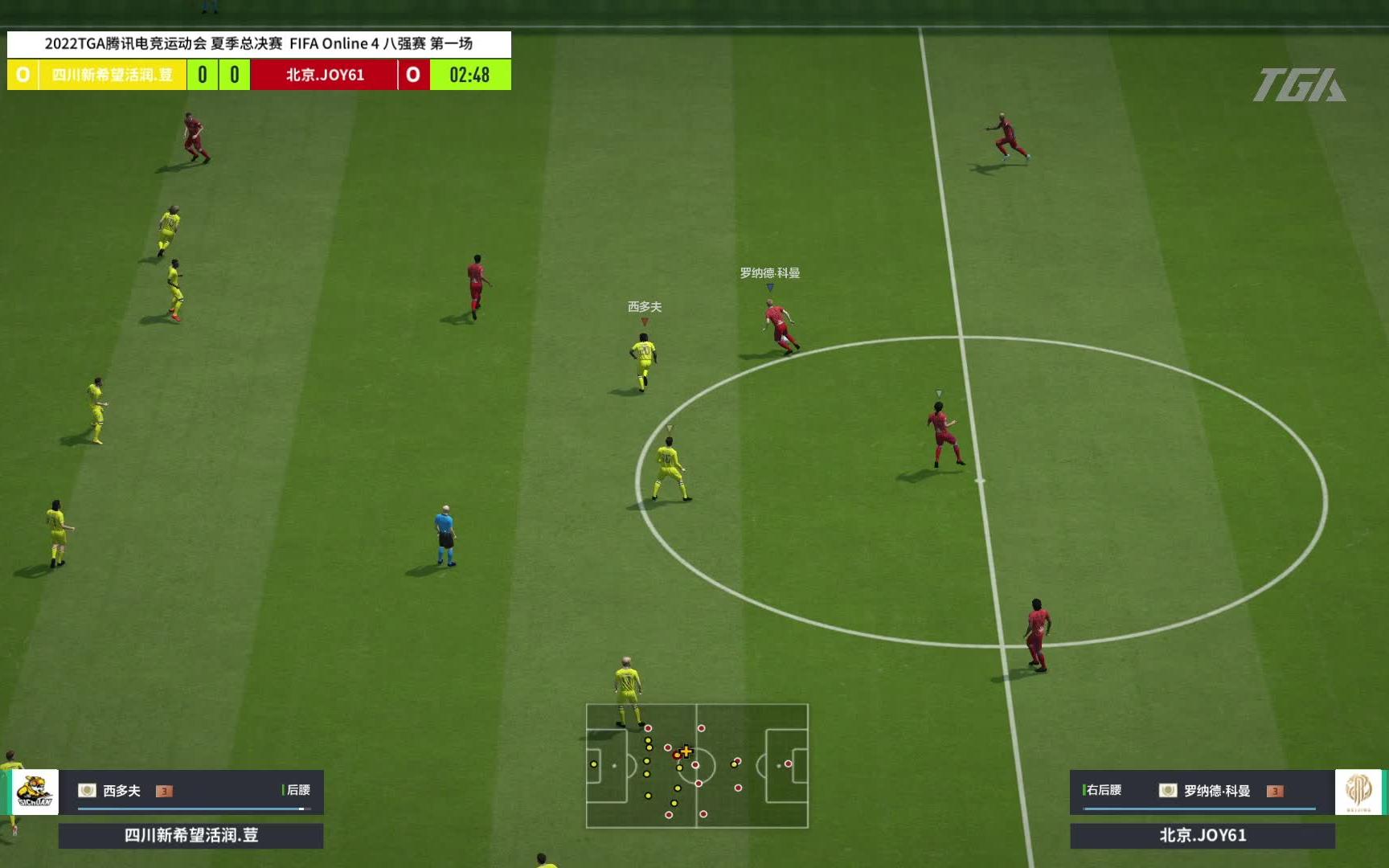This screenshot has width=1389, height=868.
Task: Toggle the 右后腰 position indicator for 科曼
Action: point(1101,790)
